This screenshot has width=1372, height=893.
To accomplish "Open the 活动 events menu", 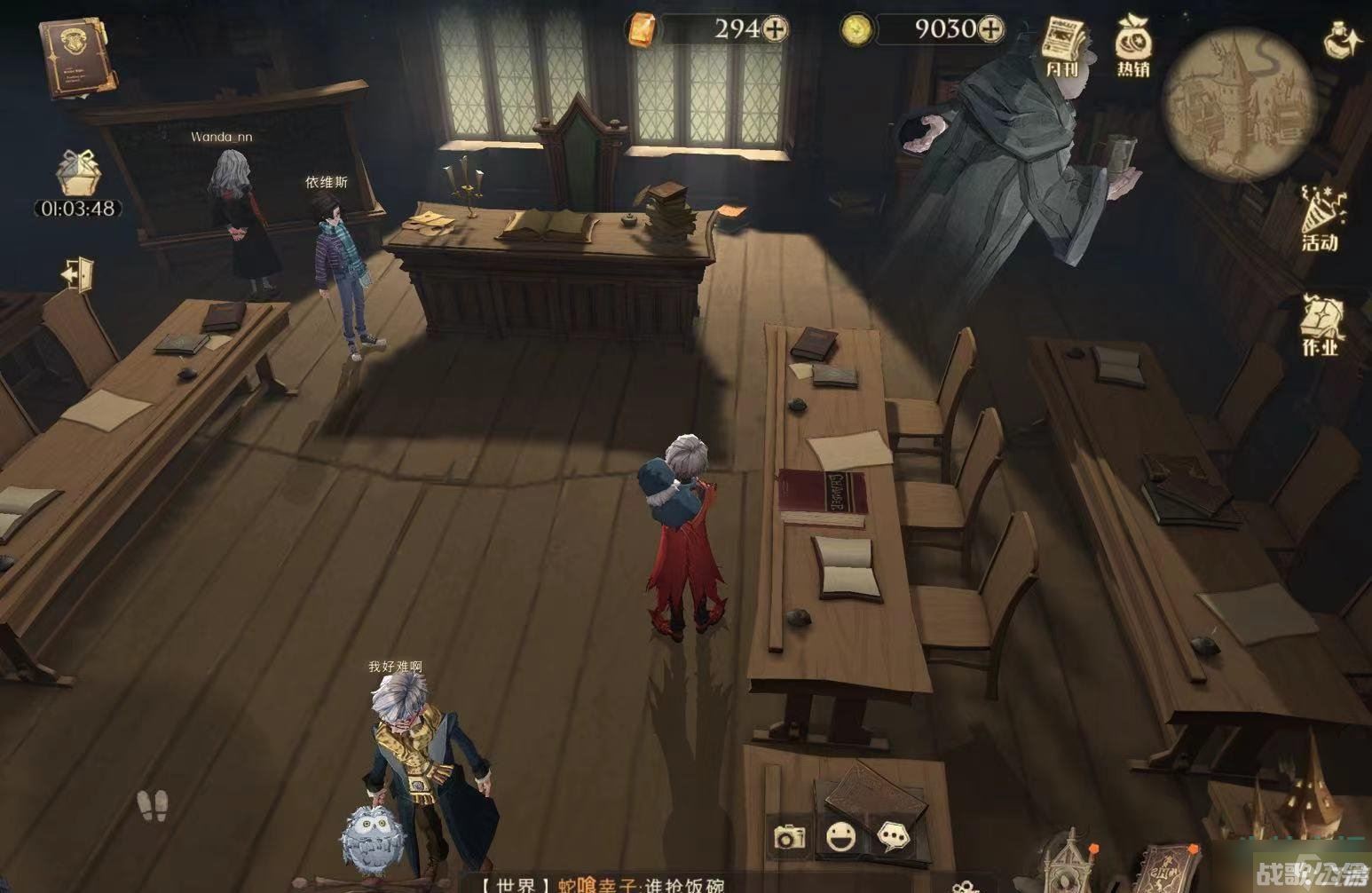I will 1321,217.
